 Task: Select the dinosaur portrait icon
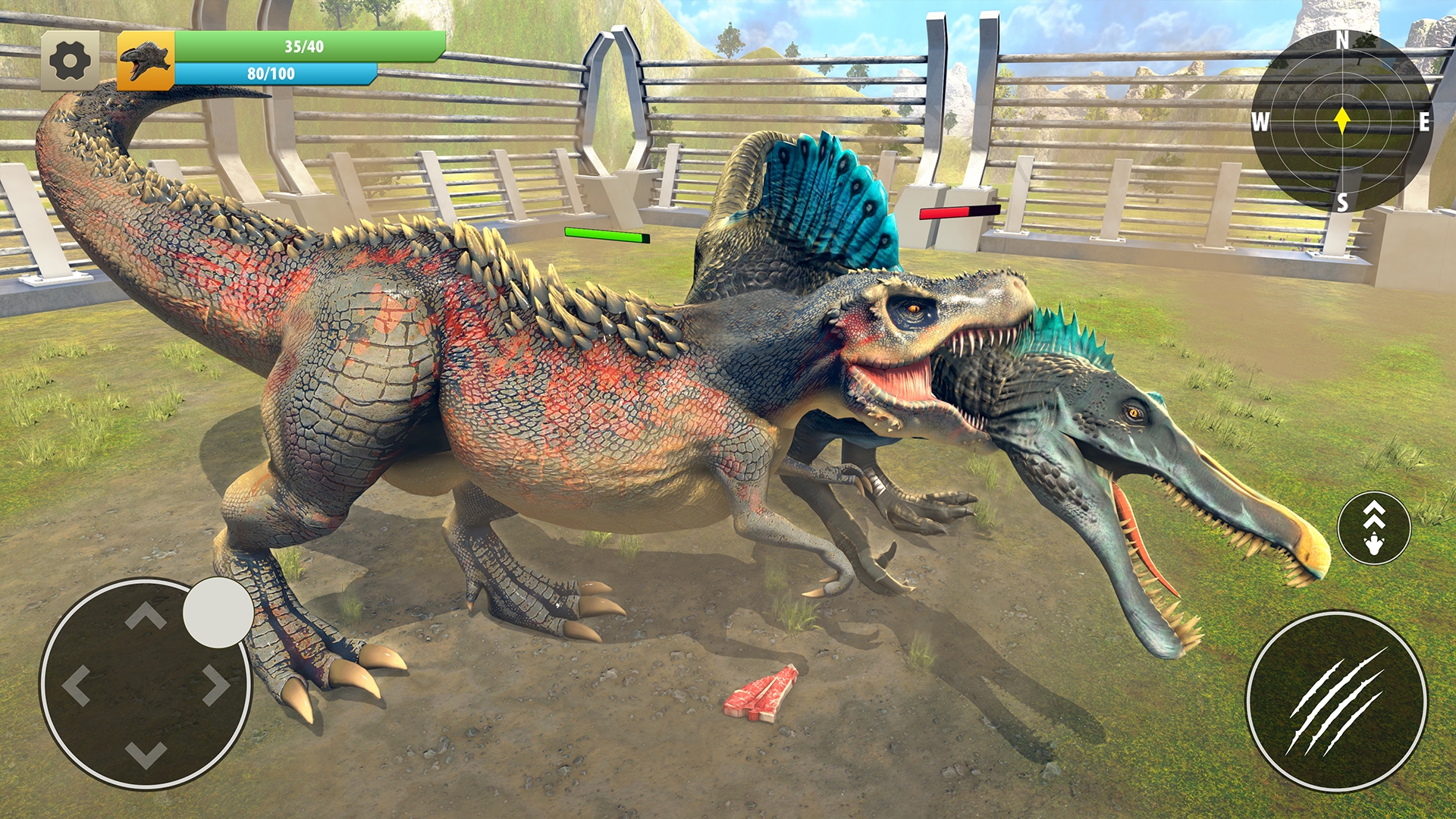[x=146, y=61]
